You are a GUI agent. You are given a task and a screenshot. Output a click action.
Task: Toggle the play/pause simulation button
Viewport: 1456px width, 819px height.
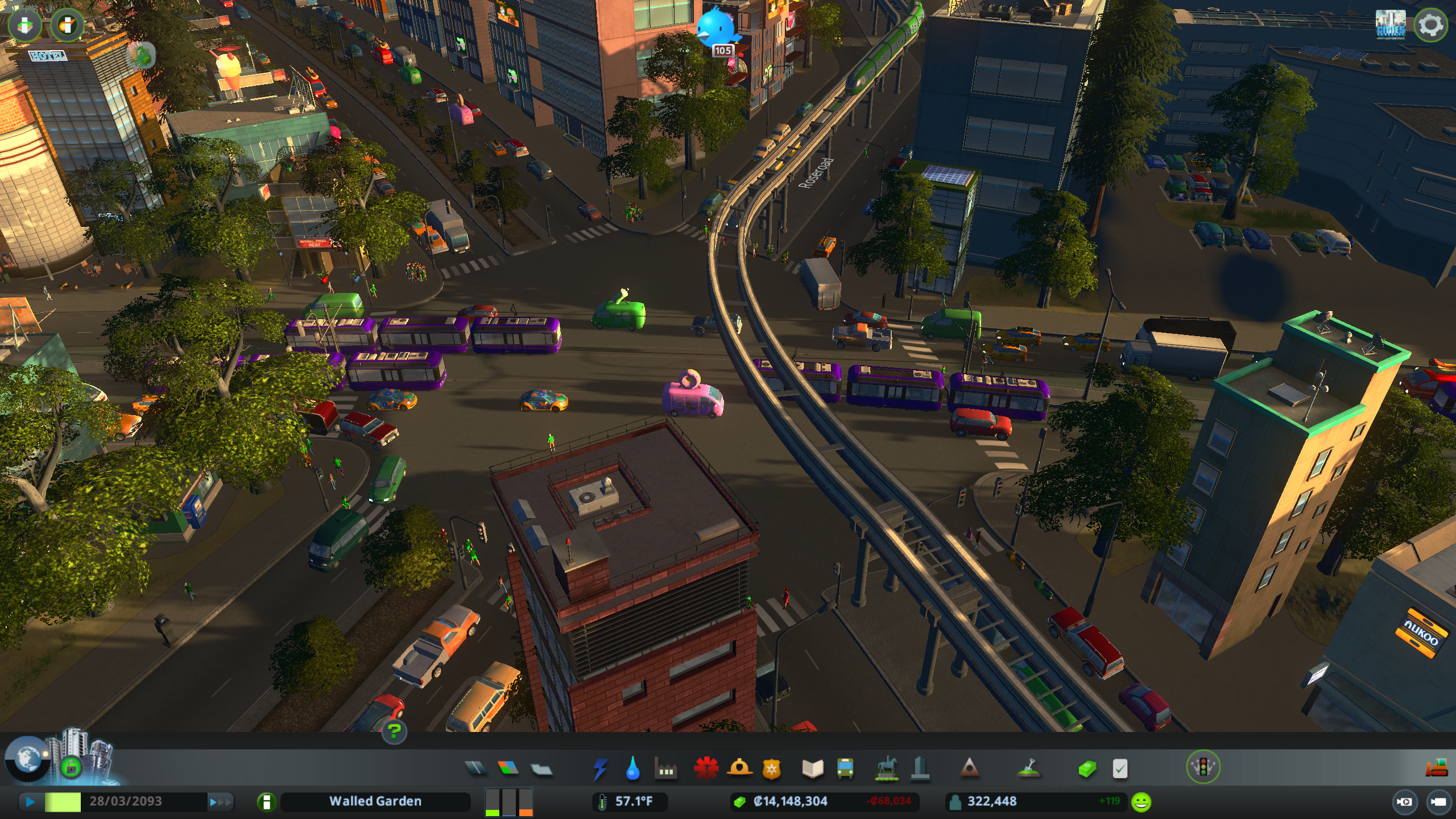coord(31,802)
